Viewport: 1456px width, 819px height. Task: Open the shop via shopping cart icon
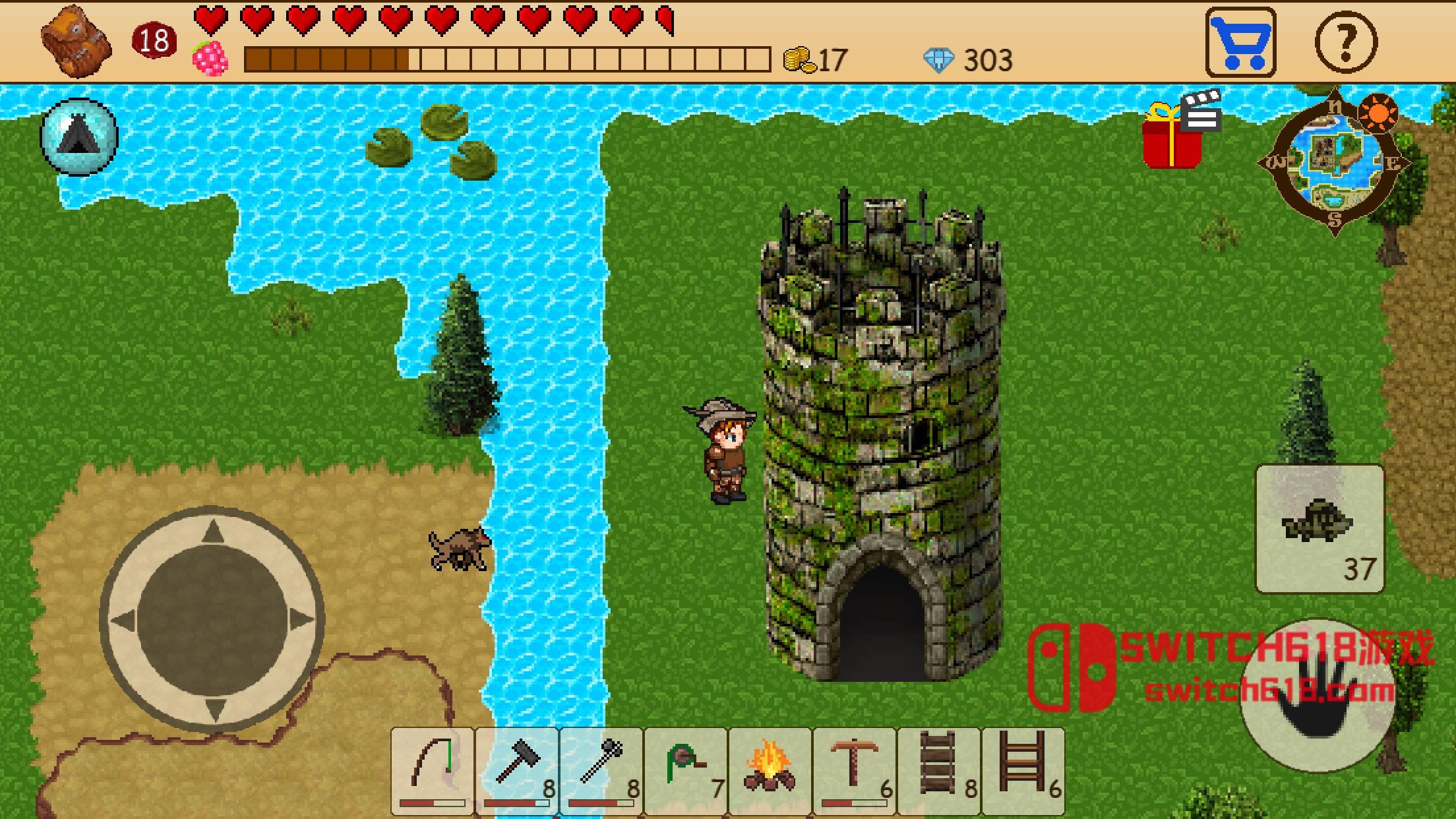pos(1240,42)
